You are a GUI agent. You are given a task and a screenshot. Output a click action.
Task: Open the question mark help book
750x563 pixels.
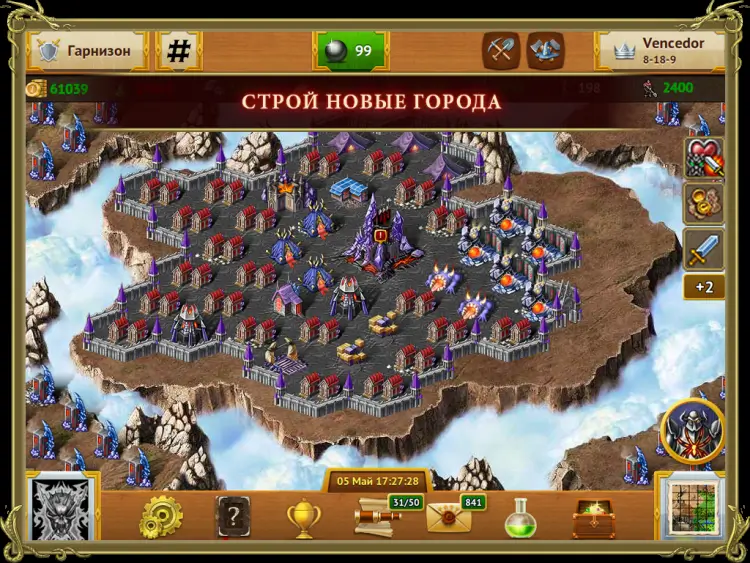point(232,517)
